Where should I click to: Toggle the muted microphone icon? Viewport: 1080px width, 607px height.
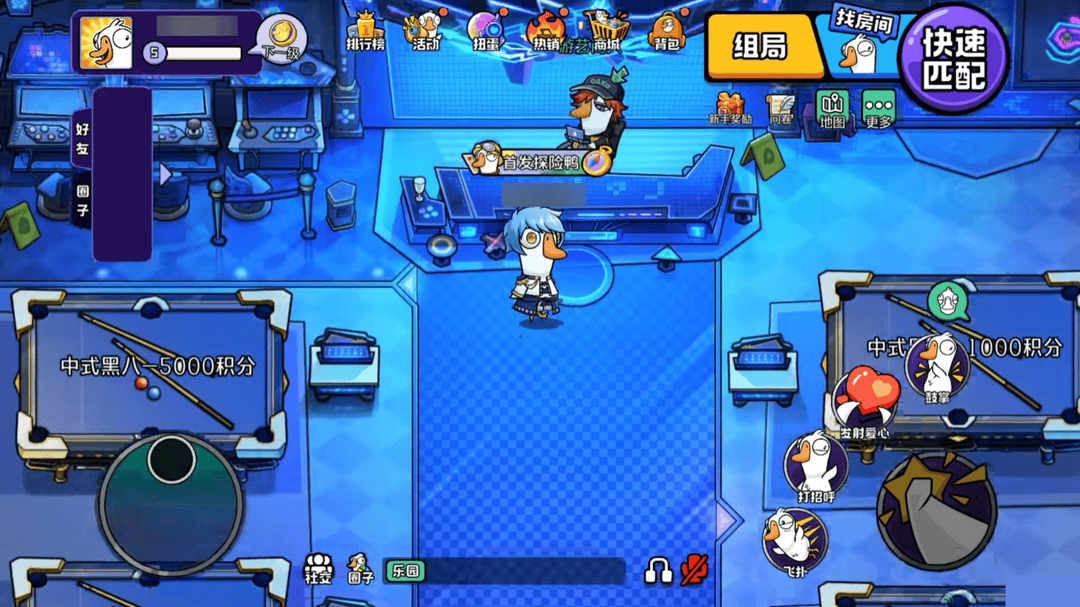point(693,571)
